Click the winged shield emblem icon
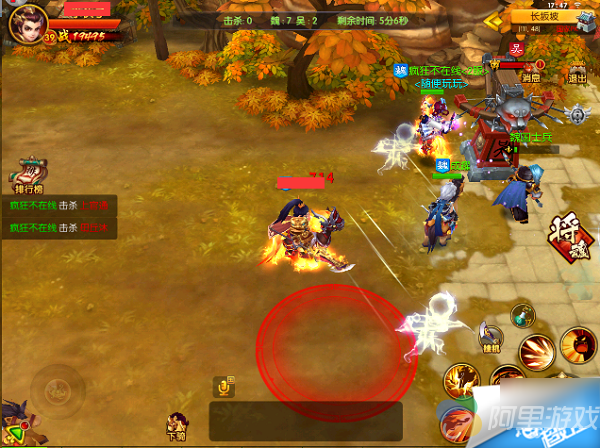Viewport: 600px width, 448px height. click(576, 114)
